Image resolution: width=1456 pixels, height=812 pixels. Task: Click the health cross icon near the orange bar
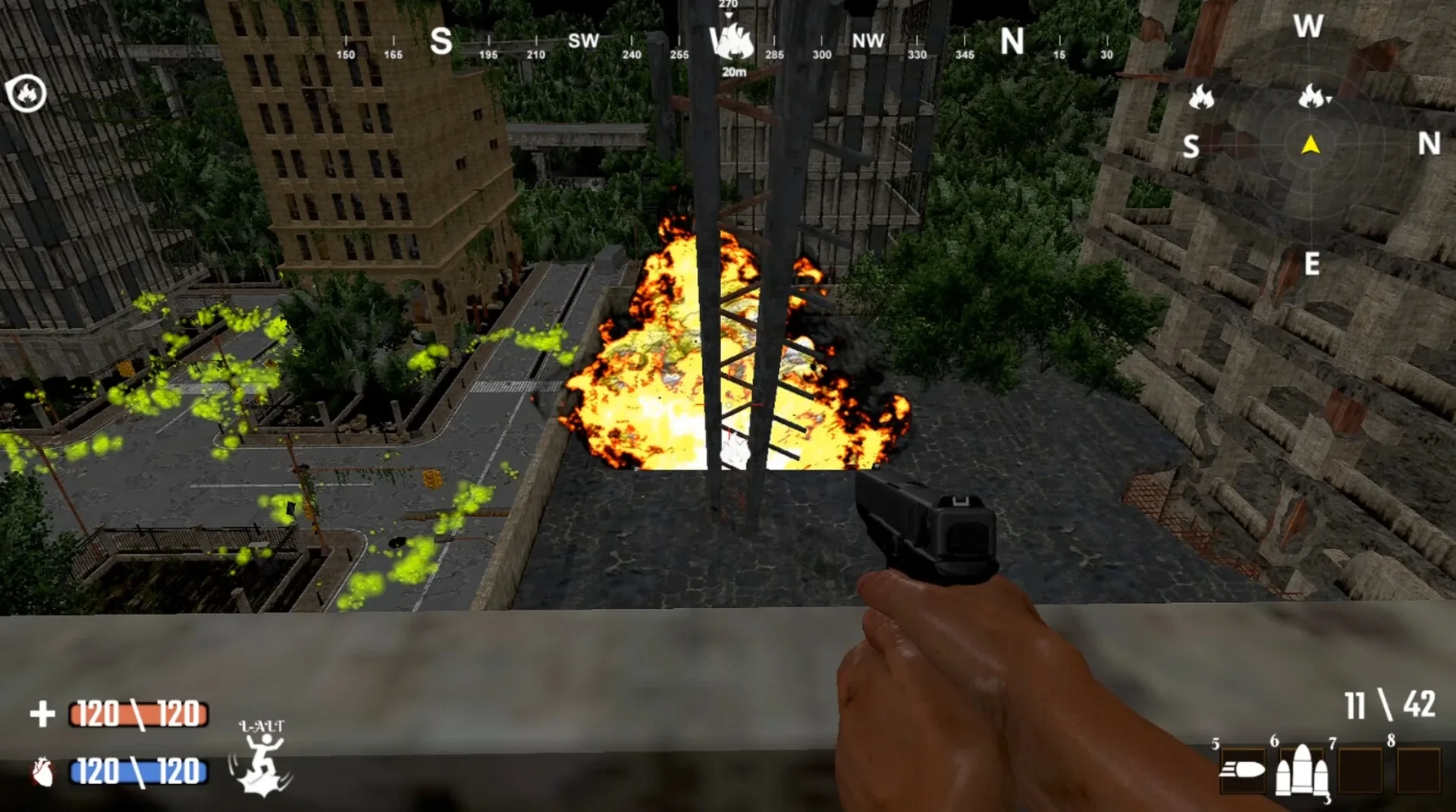43,713
